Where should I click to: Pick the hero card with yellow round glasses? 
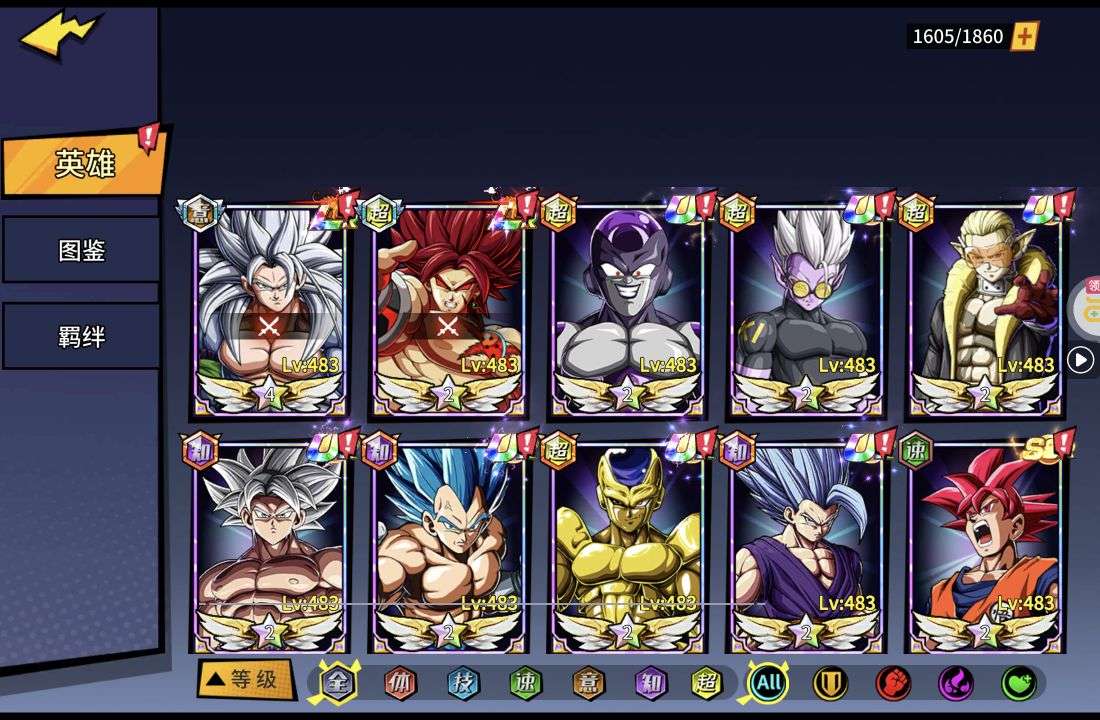pos(806,305)
